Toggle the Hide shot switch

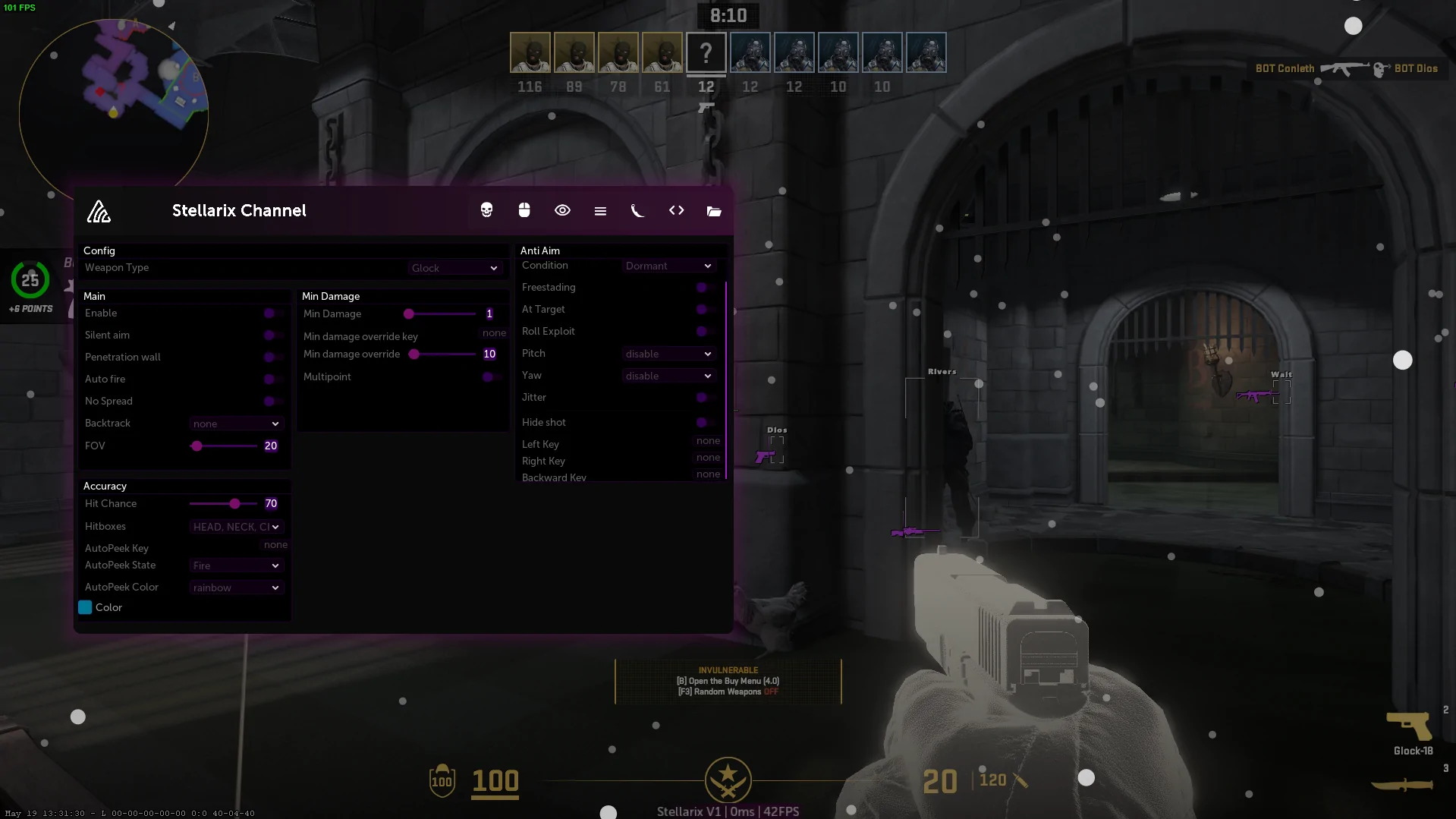point(704,422)
